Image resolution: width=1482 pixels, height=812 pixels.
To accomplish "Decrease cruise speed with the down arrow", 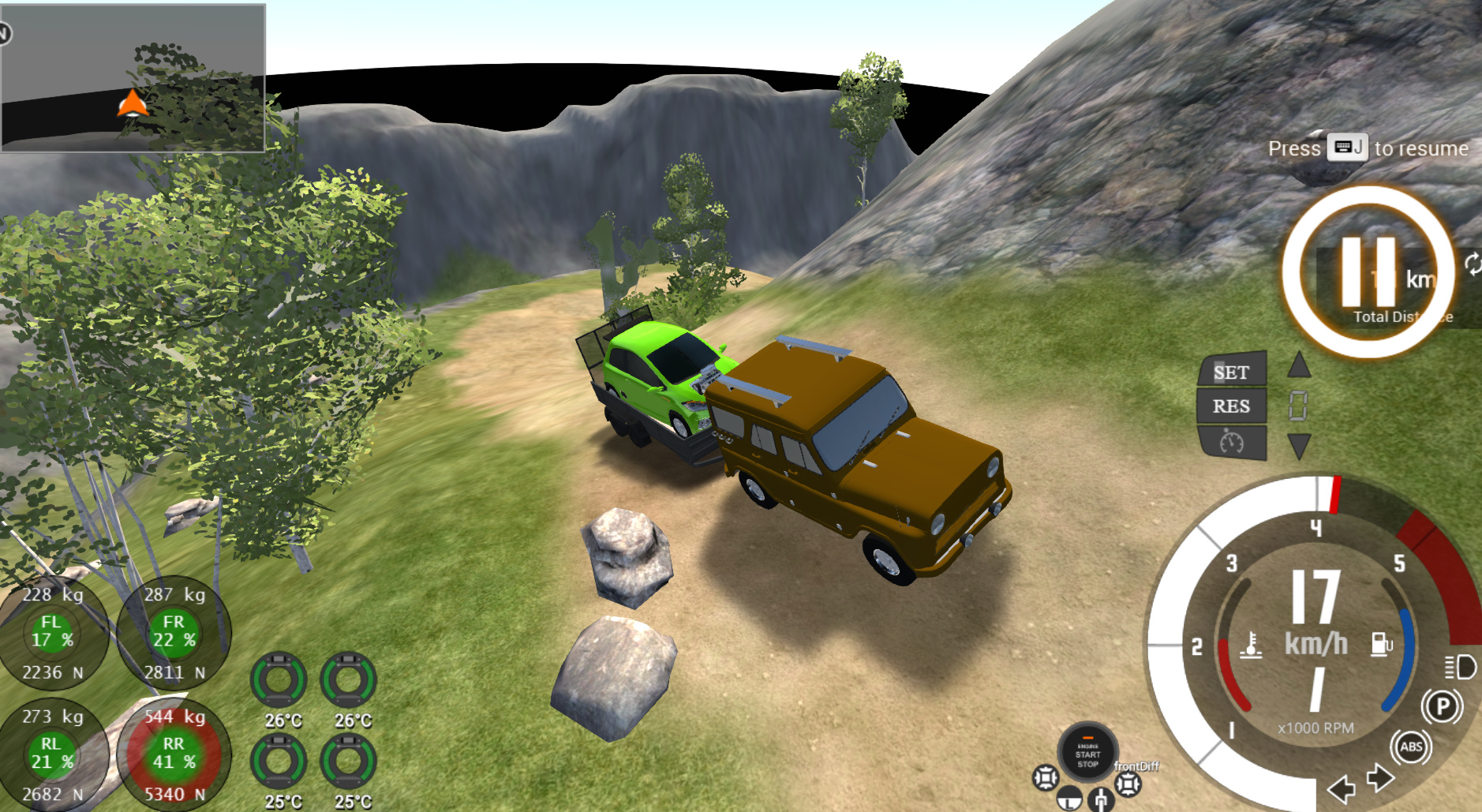I will [x=1299, y=446].
